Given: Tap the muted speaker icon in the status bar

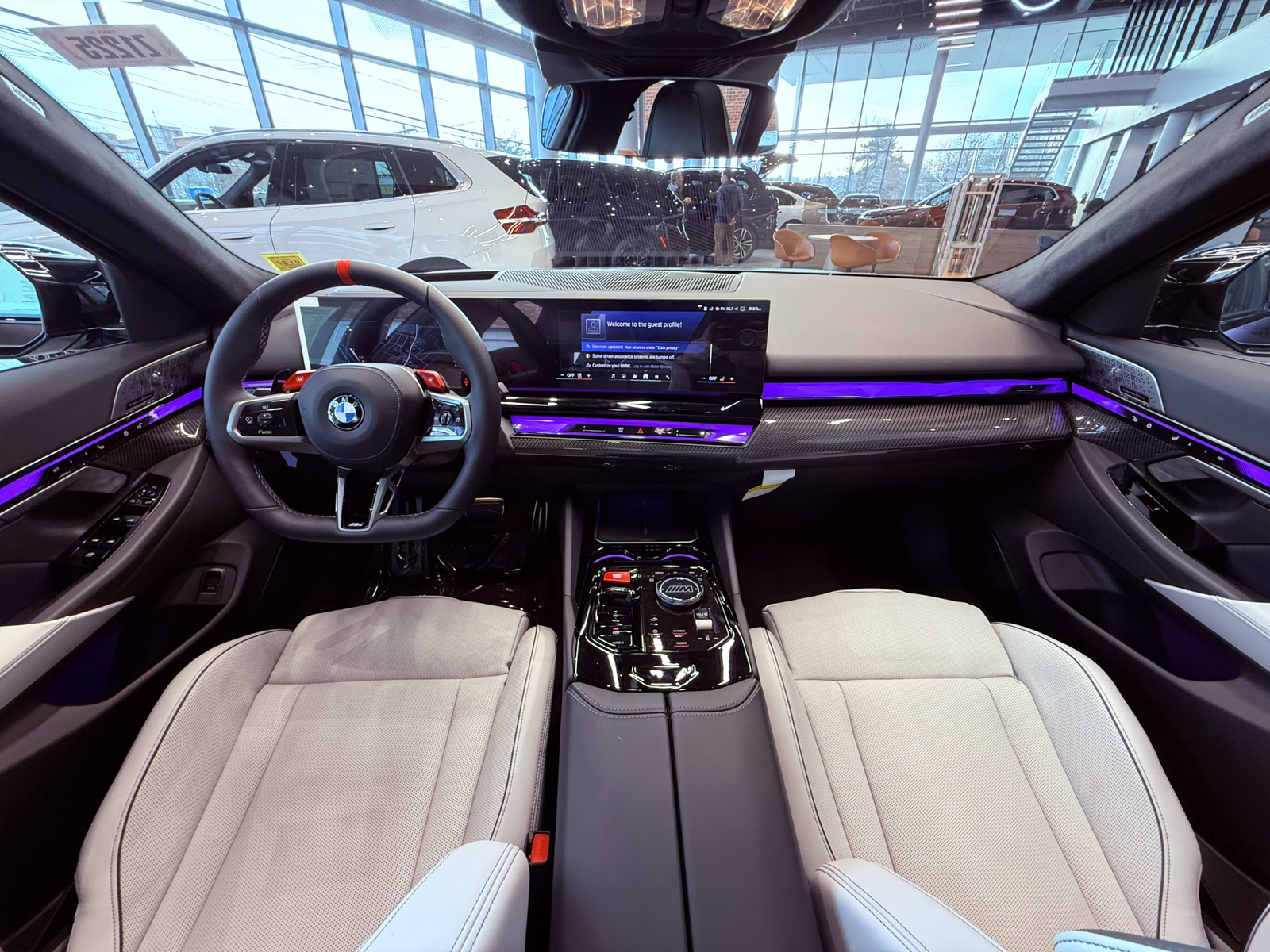Looking at the screenshot, I should pos(737,309).
